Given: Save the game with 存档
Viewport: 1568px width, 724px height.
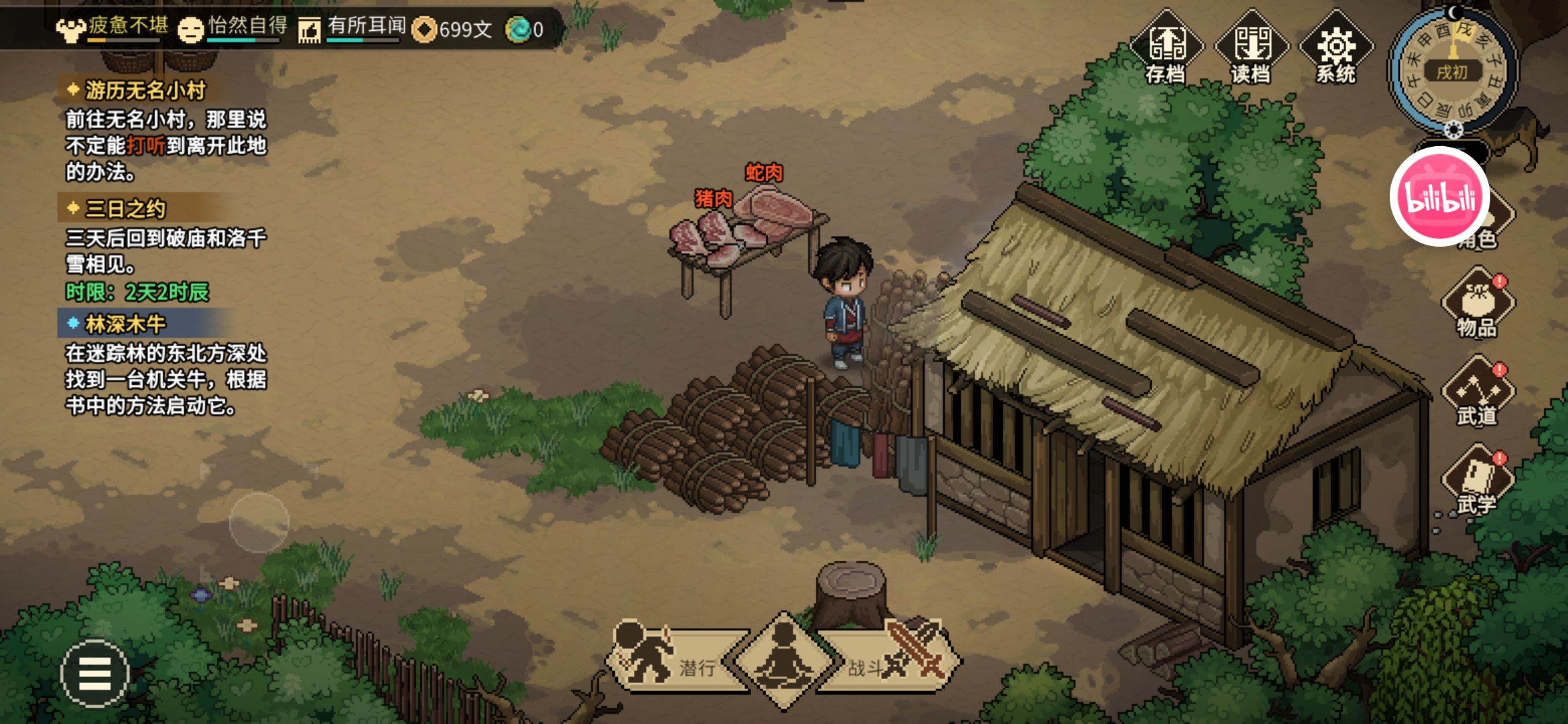Looking at the screenshot, I should point(1167,48).
